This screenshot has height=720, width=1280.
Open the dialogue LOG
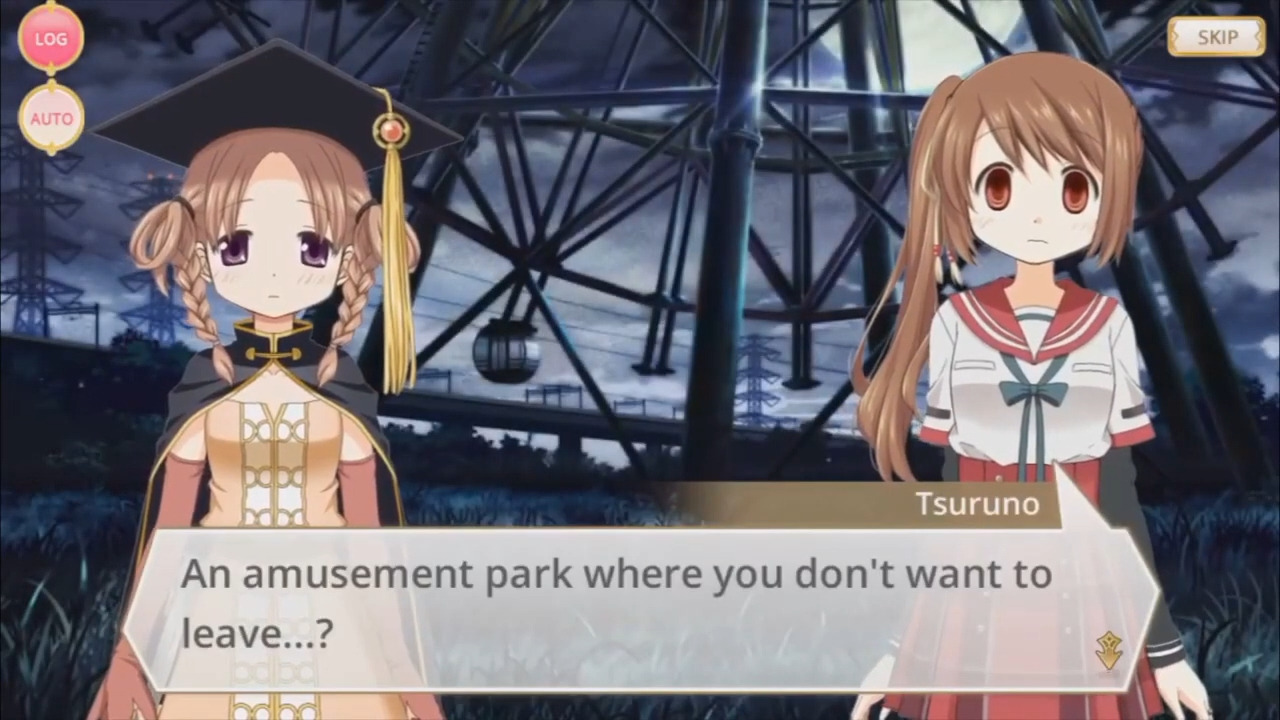(51, 38)
